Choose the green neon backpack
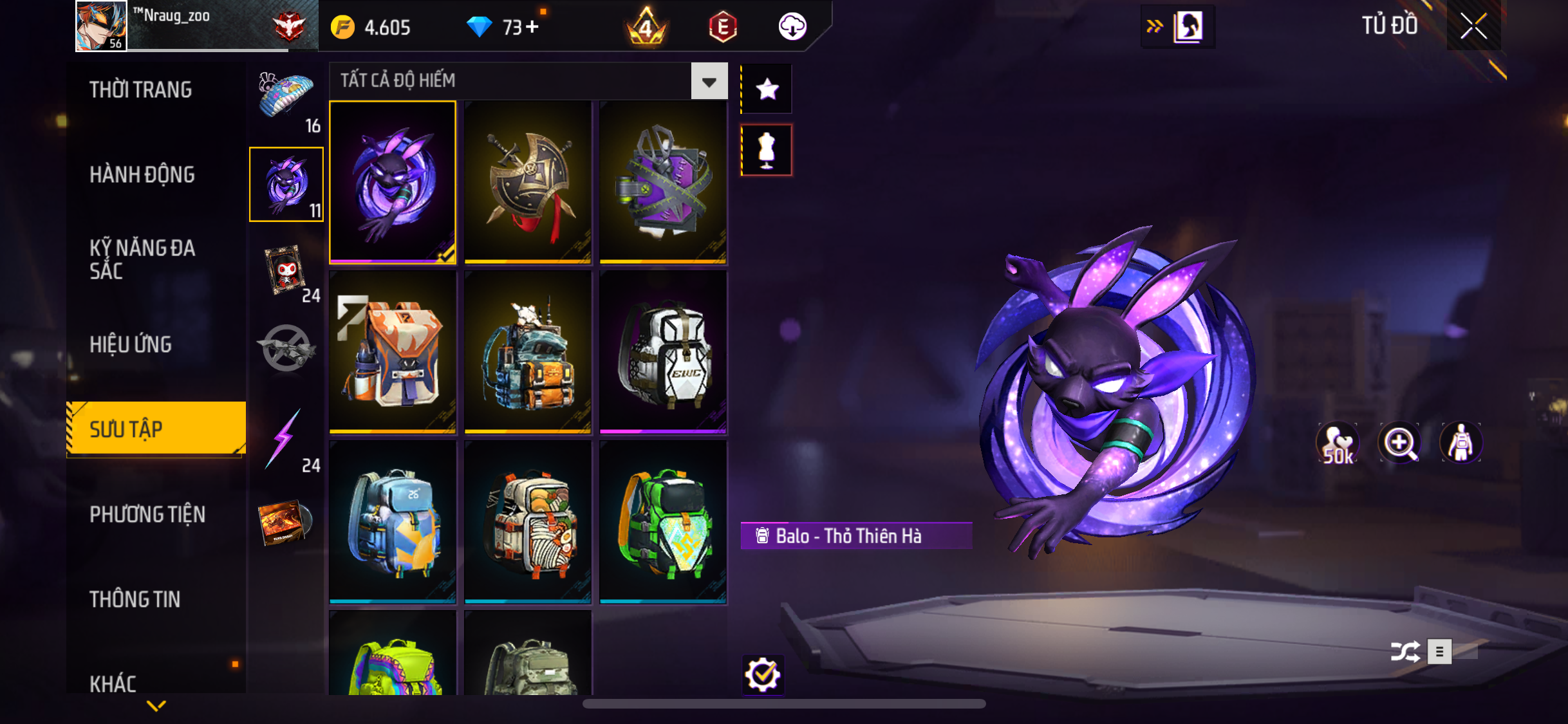The image size is (1568, 724). point(663,522)
